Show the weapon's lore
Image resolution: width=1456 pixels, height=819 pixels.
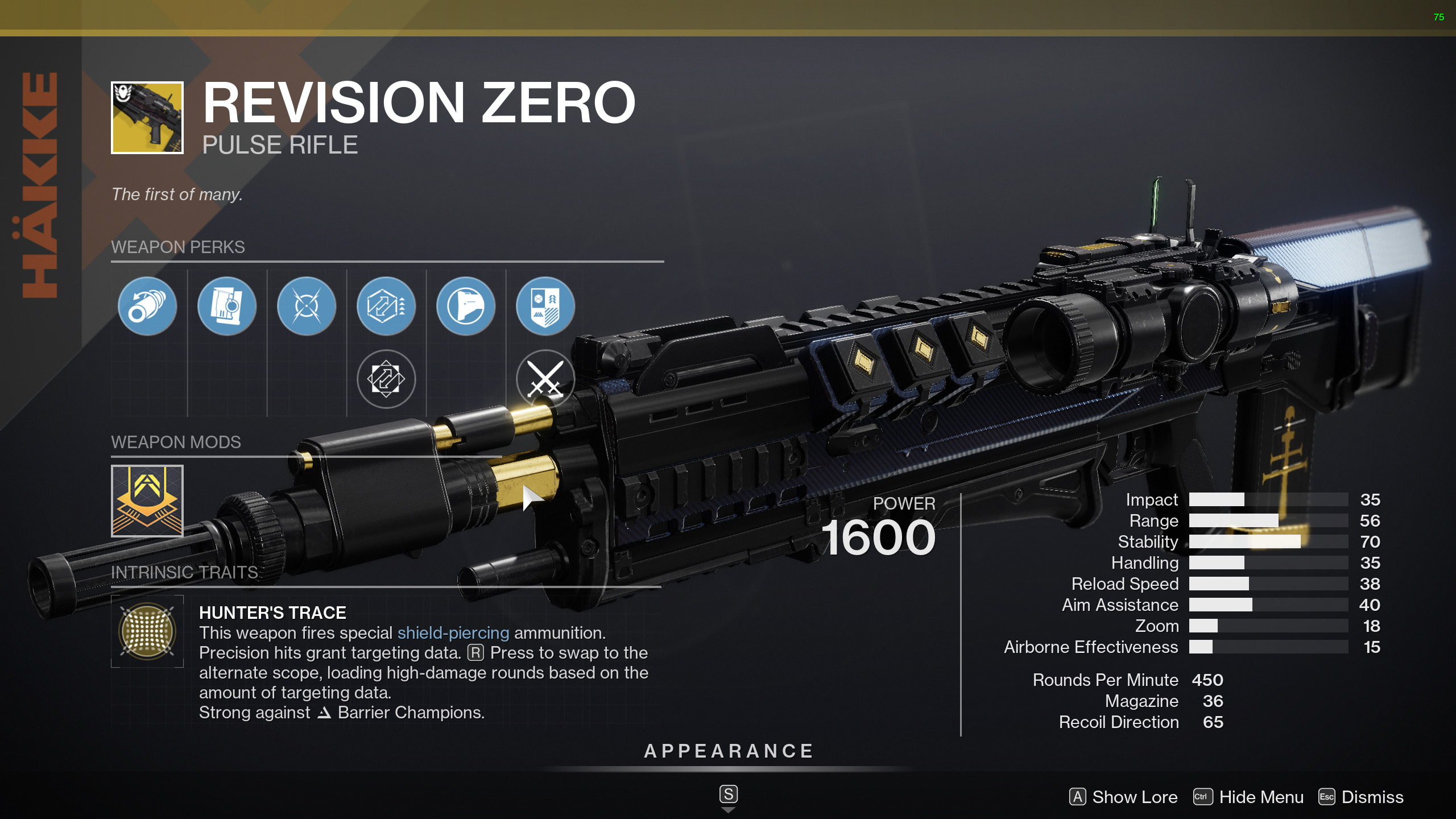click(x=1123, y=797)
